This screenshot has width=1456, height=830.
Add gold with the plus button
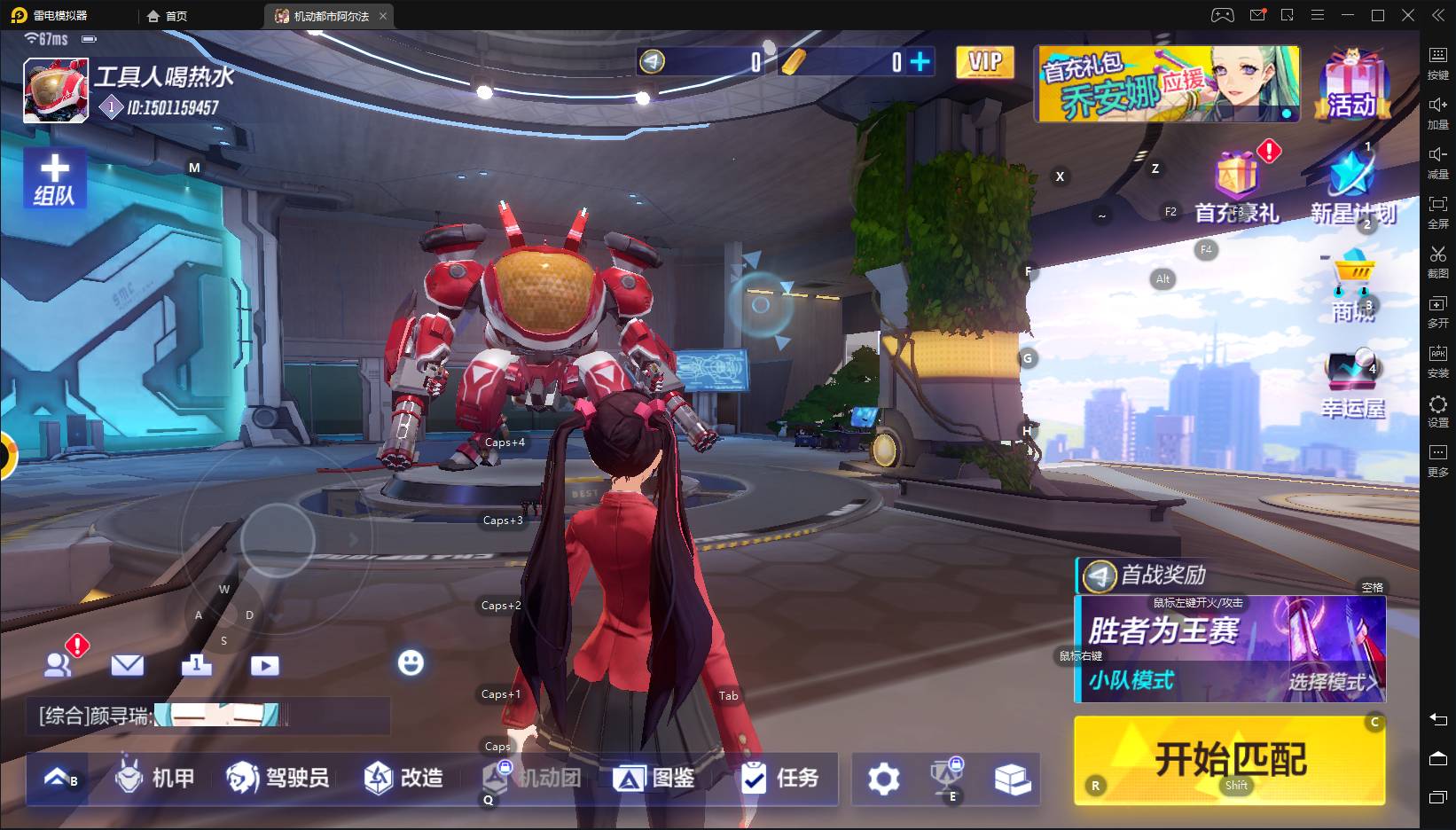pos(920,61)
